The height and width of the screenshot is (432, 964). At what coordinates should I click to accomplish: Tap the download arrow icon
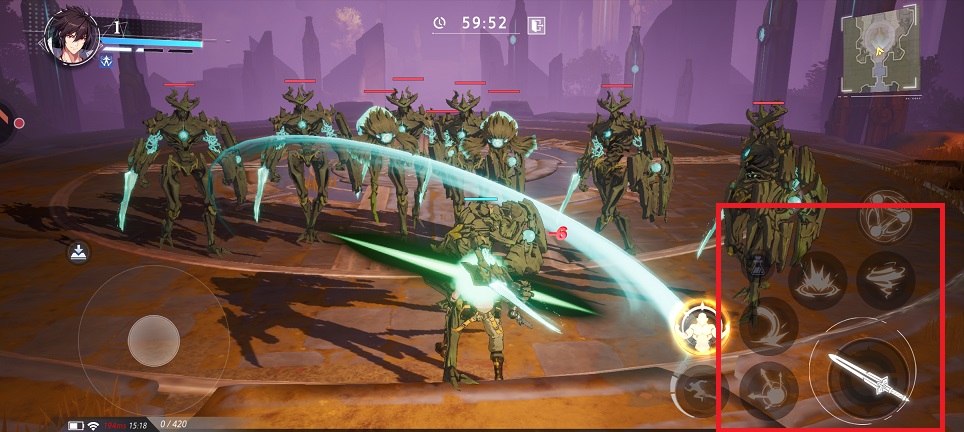tap(78, 253)
